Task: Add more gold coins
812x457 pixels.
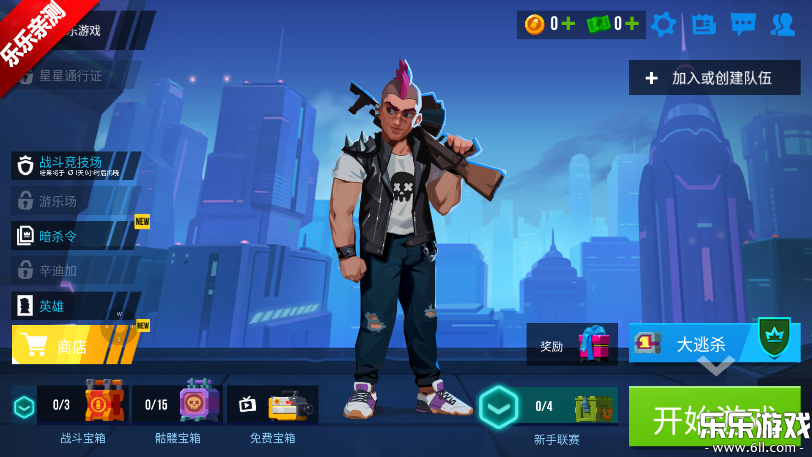Action: pyautogui.click(x=568, y=24)
